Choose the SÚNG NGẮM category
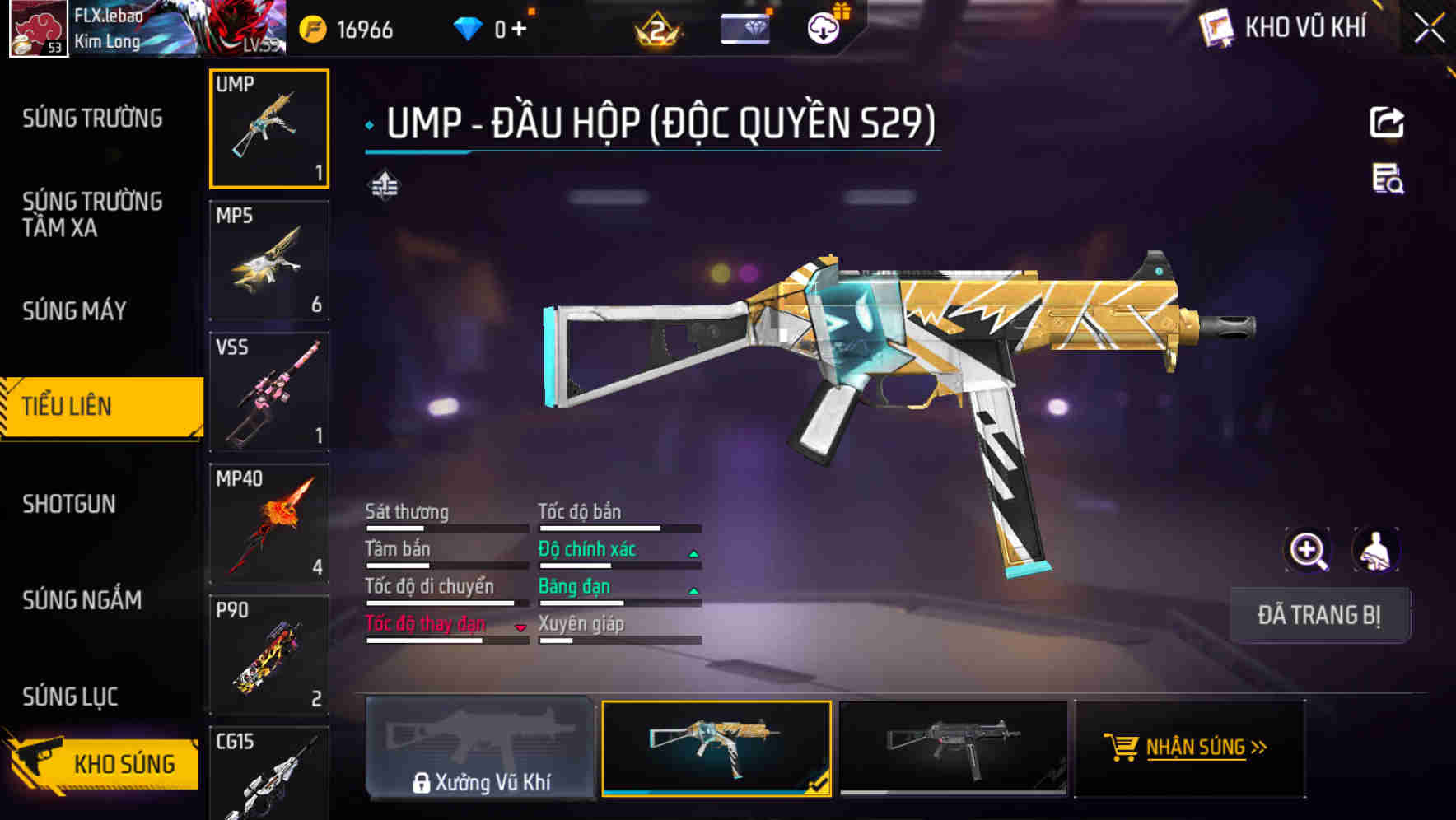This screenshot has height=820, width=1456. pyautogui.click(x=82, y=600)
